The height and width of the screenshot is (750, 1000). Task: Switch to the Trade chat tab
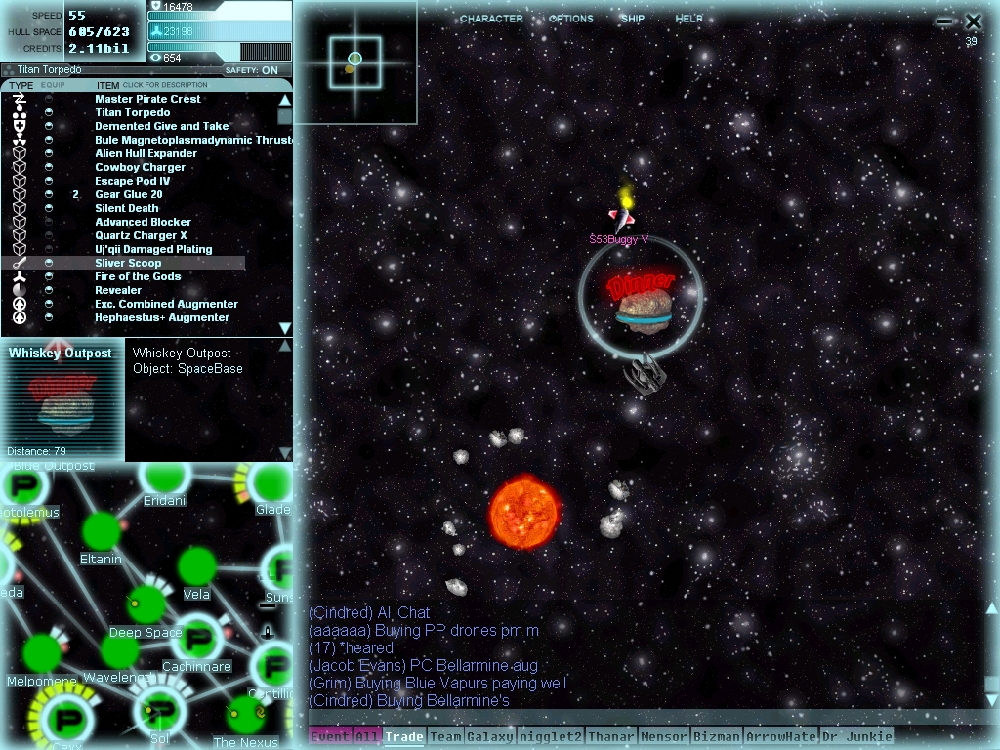(404, 737)
